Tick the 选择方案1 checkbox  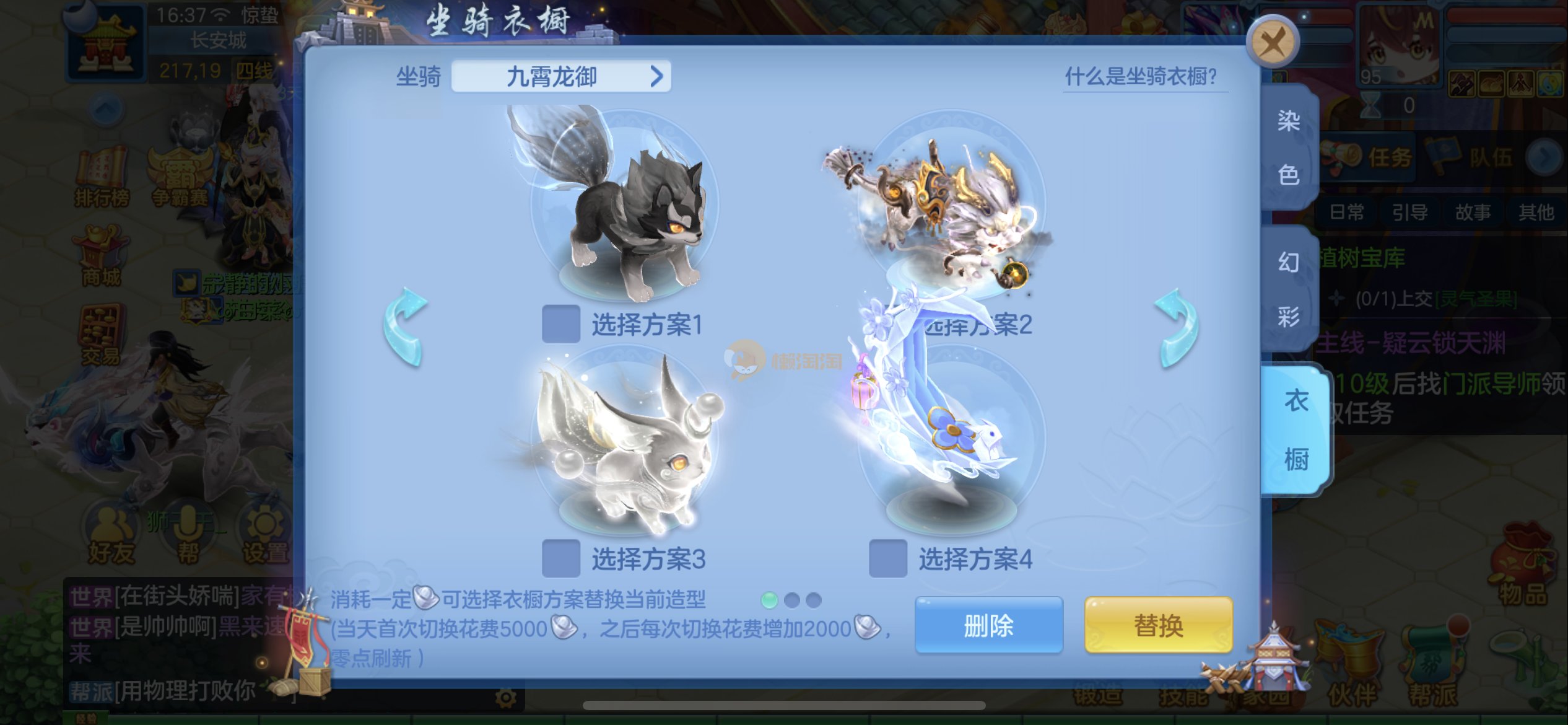click(x=560, y=323)
